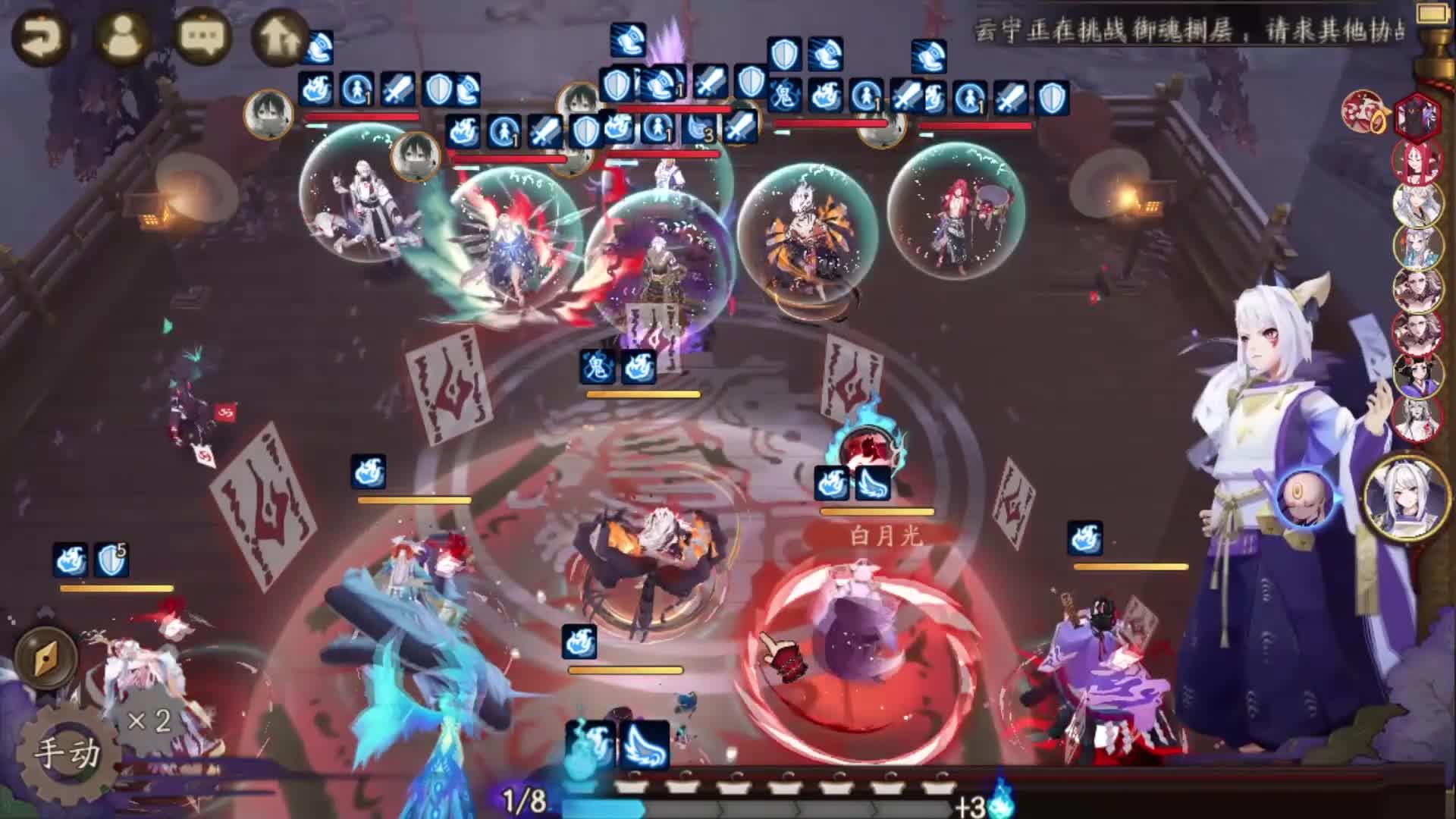Toggle the 手动 manual battle gear

(x=68, y=753)
